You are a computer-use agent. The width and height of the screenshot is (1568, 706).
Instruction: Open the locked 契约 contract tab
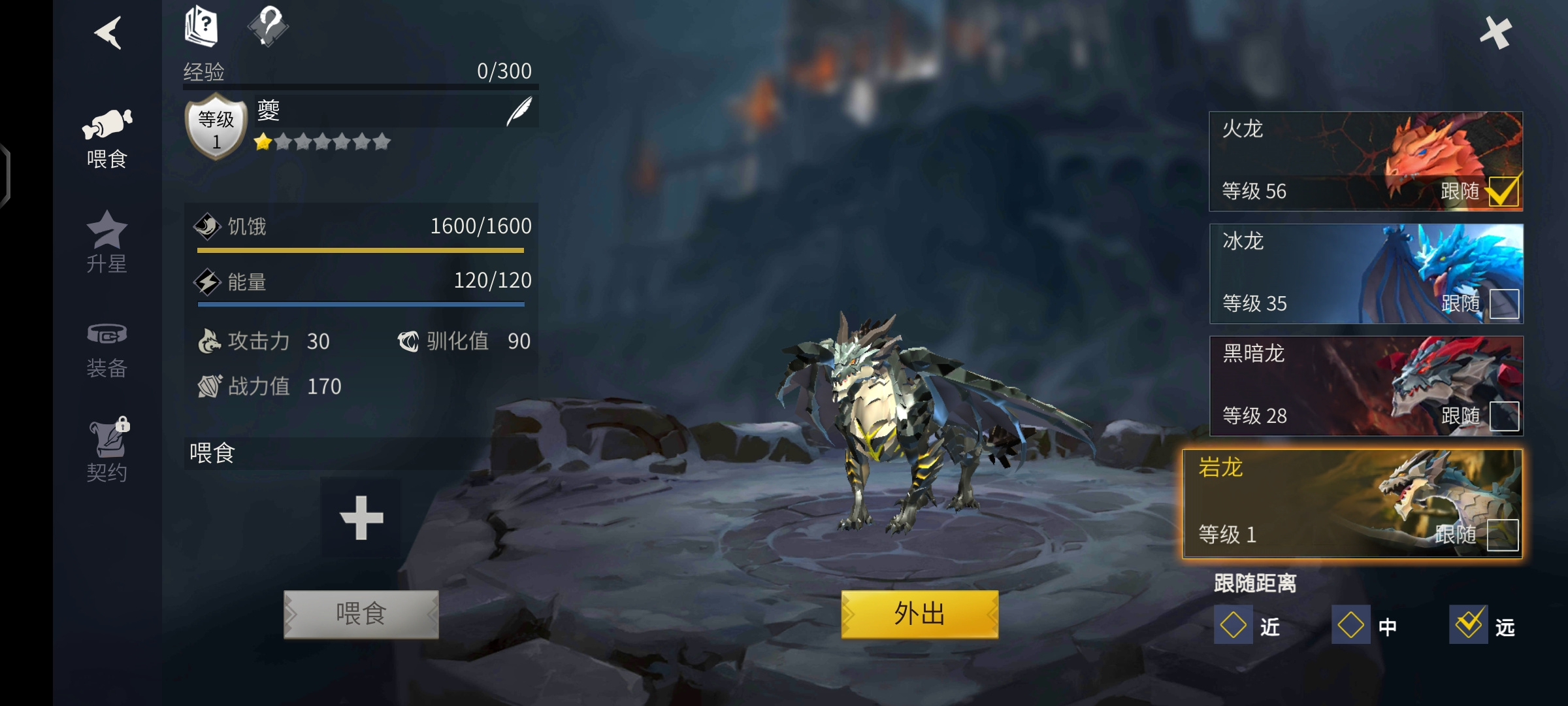tap(108, 451)
